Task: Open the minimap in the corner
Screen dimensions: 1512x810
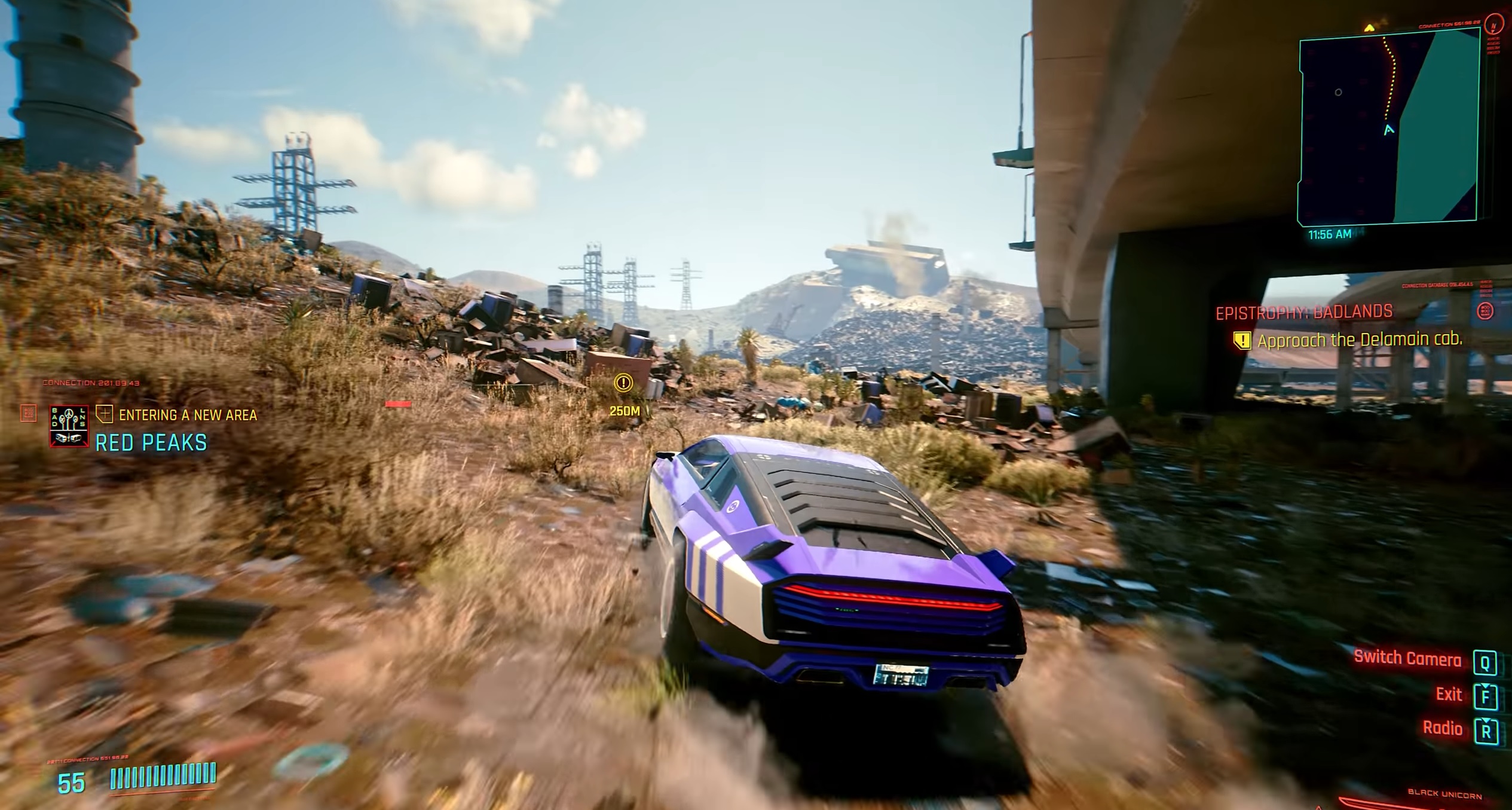Action: (1388, 127)
